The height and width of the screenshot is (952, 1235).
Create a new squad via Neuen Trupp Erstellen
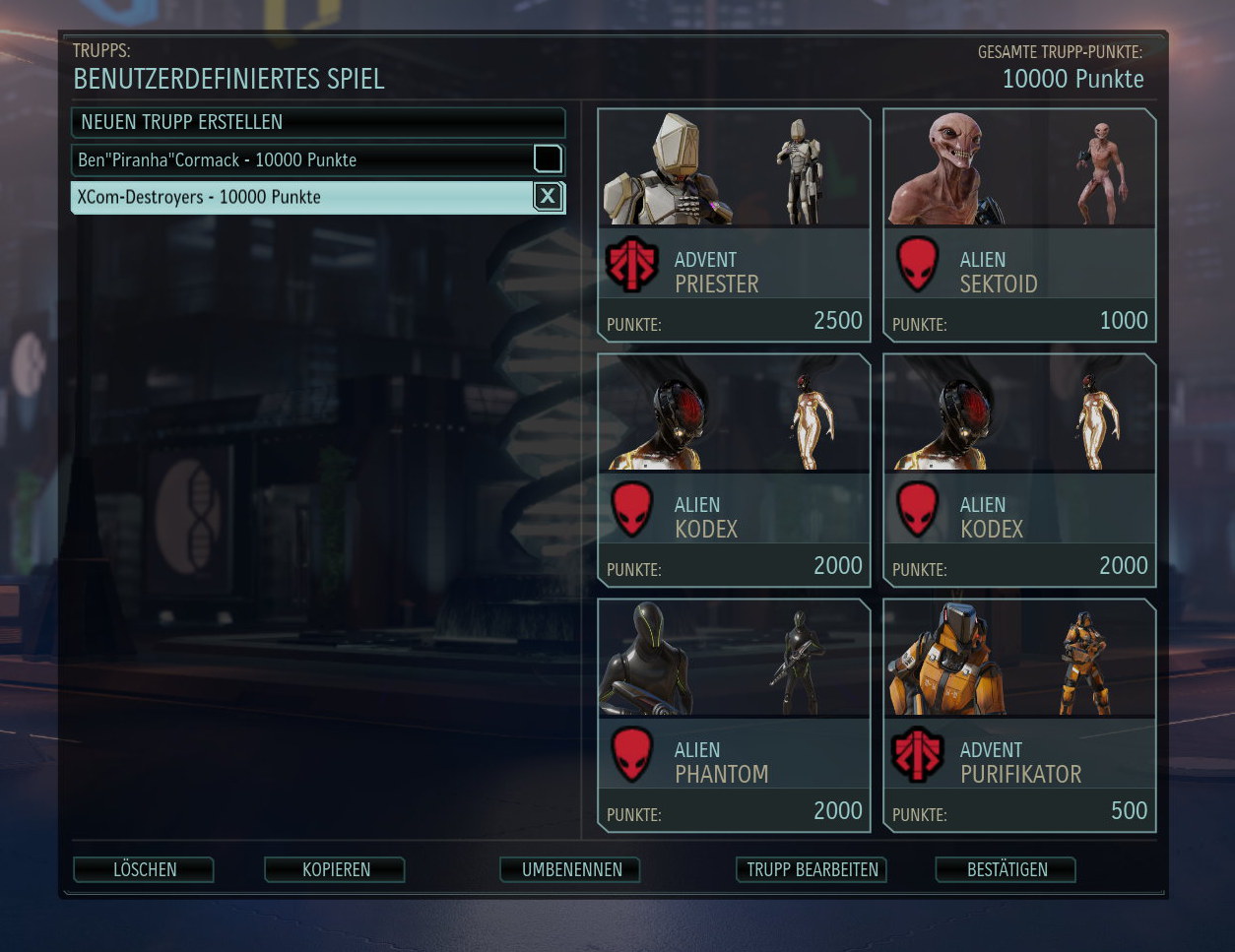(x=317, y=122)
